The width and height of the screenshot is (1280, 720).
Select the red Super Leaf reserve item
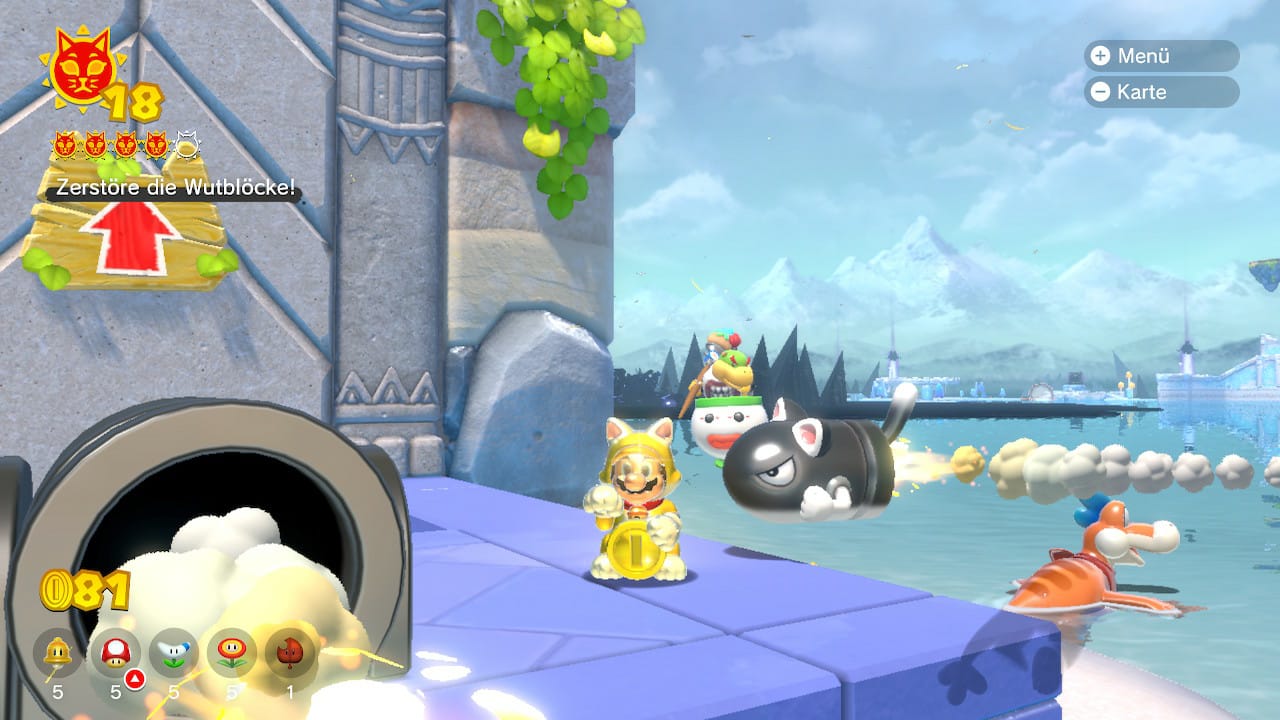point(290,654)
